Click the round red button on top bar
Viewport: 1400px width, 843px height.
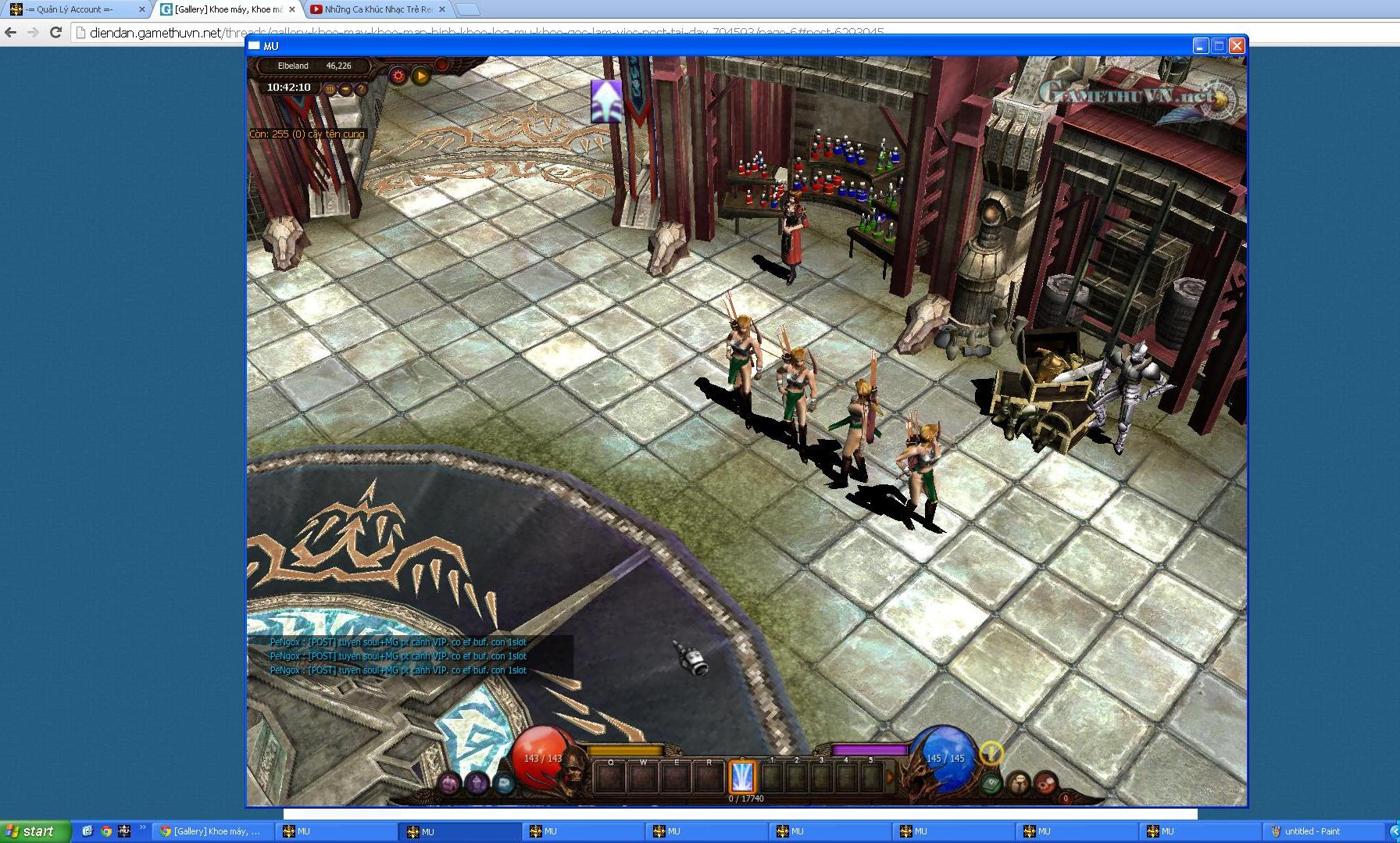coord(441,65)
